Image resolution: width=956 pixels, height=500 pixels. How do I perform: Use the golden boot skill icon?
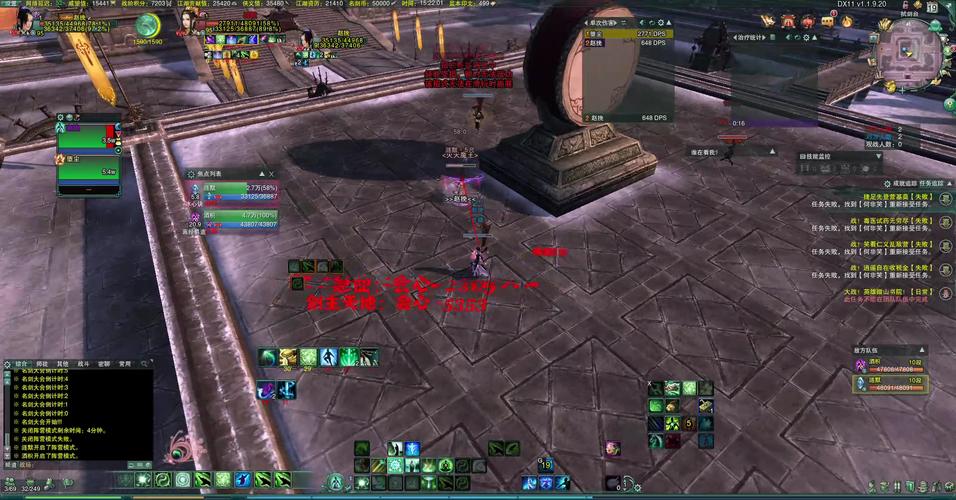coord(286,356)
